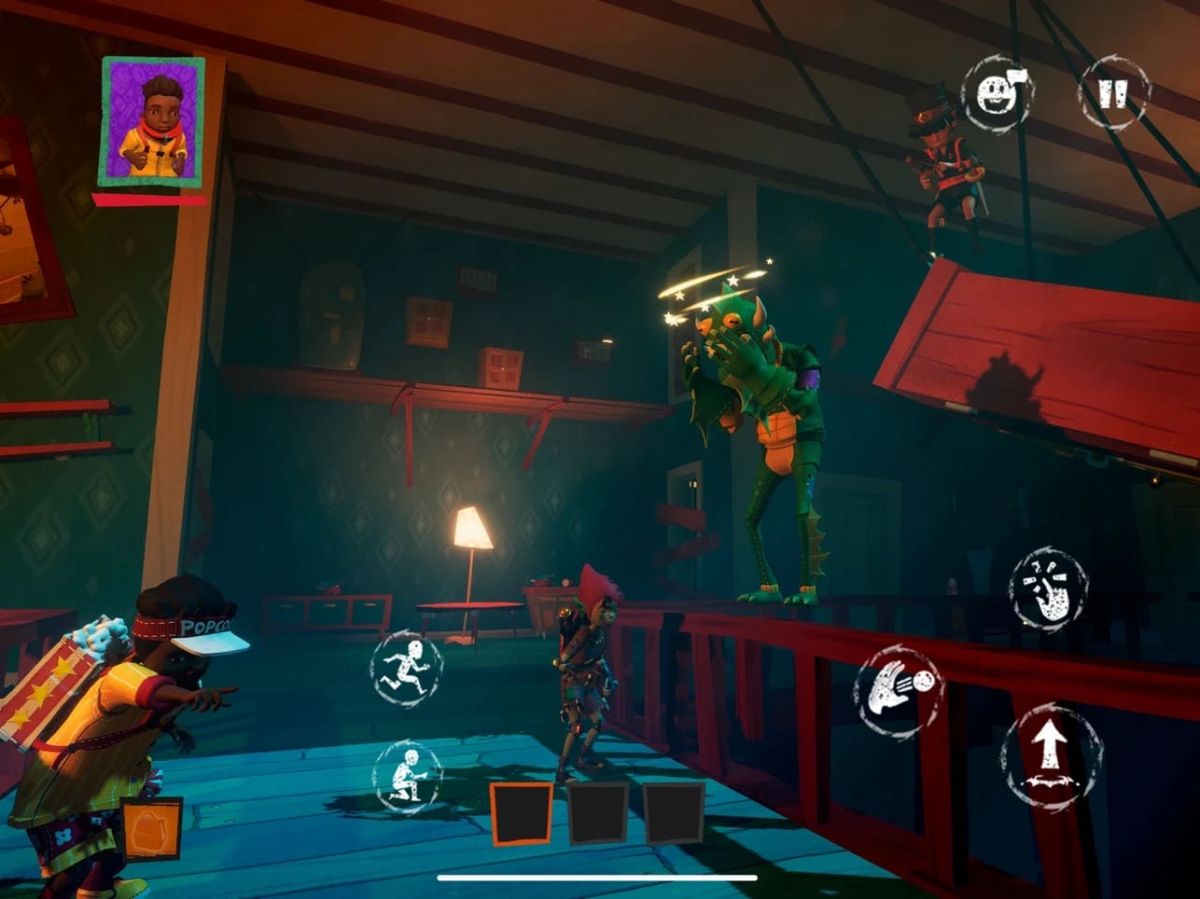Use the pointing hand interact button
Image resolution: width=1200 pixels, height=899 pixels.
point(1048,589)
